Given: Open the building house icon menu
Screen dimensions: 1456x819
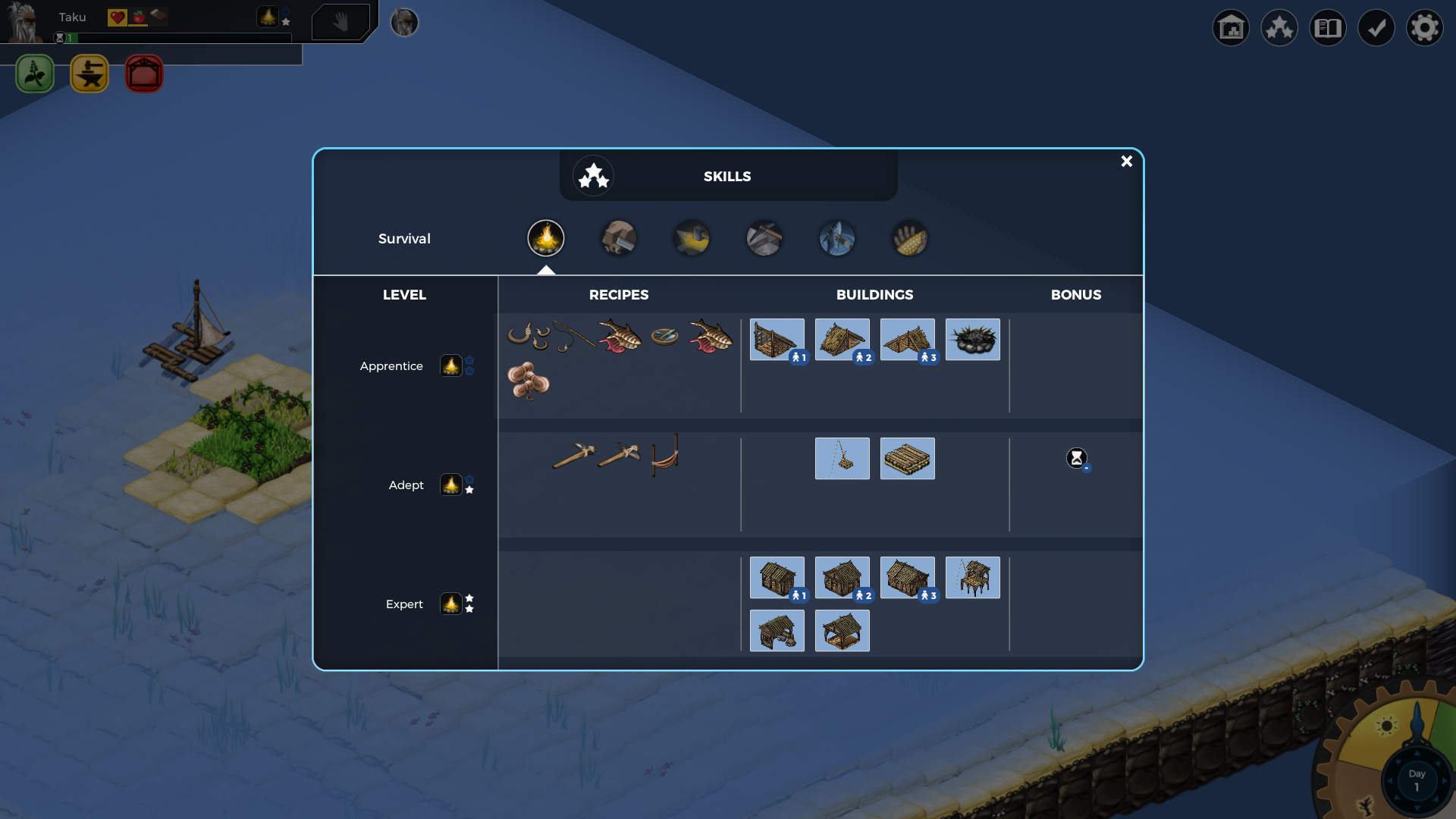Looking at the screenshot, I should click(x=1230, y=28).
